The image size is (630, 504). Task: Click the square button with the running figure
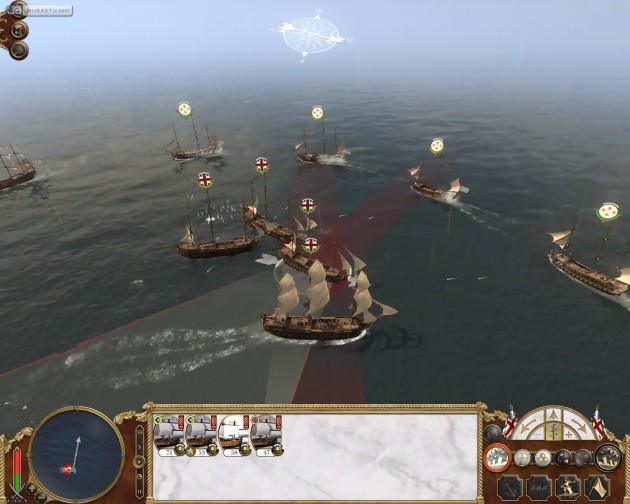tap(569, 487)
